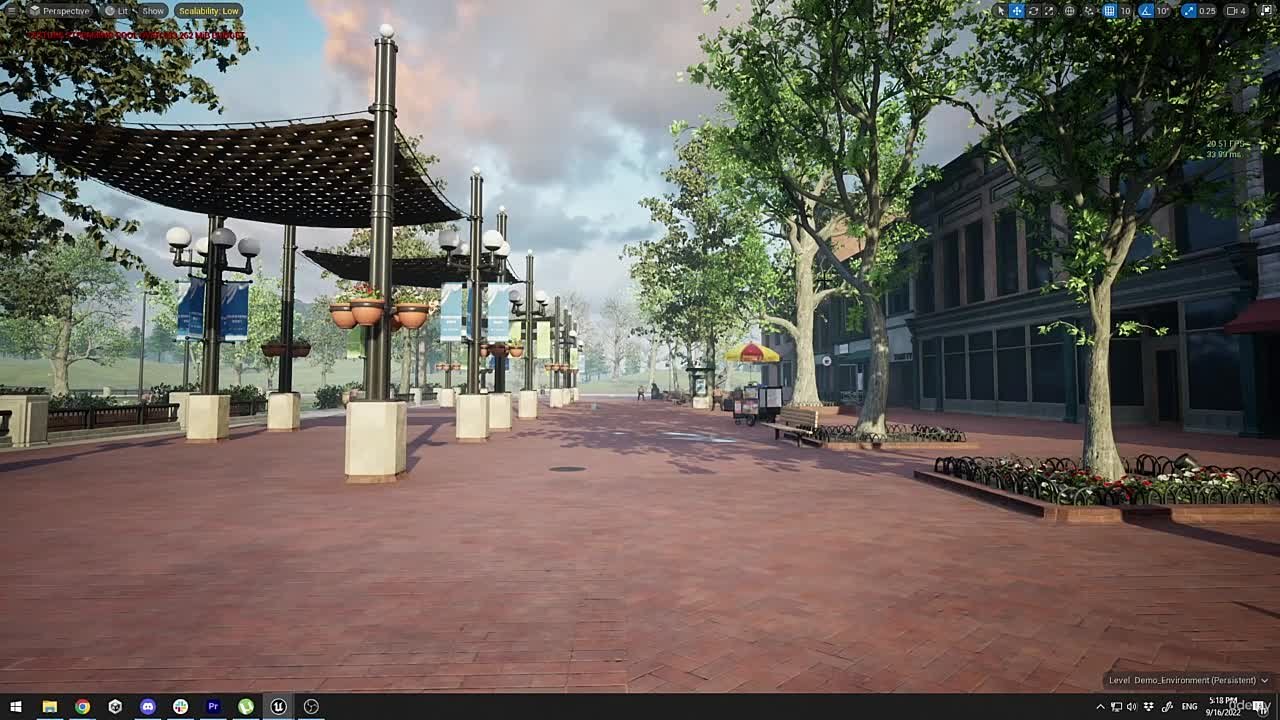
Task: Activate the Scale tool
Action: point(1048,10)
